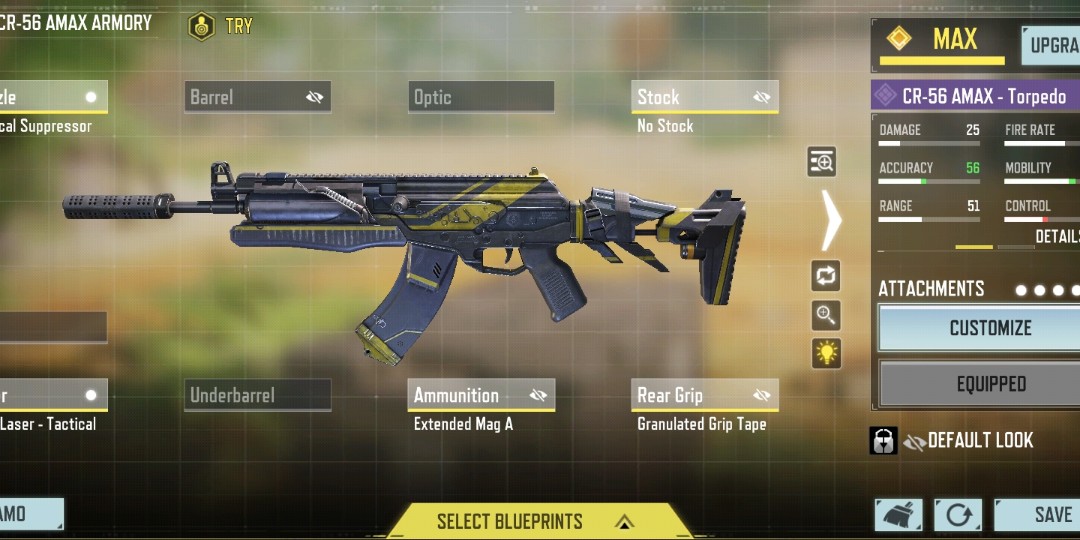
Task: Select the Optic attachment slot
Action: click(481, 97)
